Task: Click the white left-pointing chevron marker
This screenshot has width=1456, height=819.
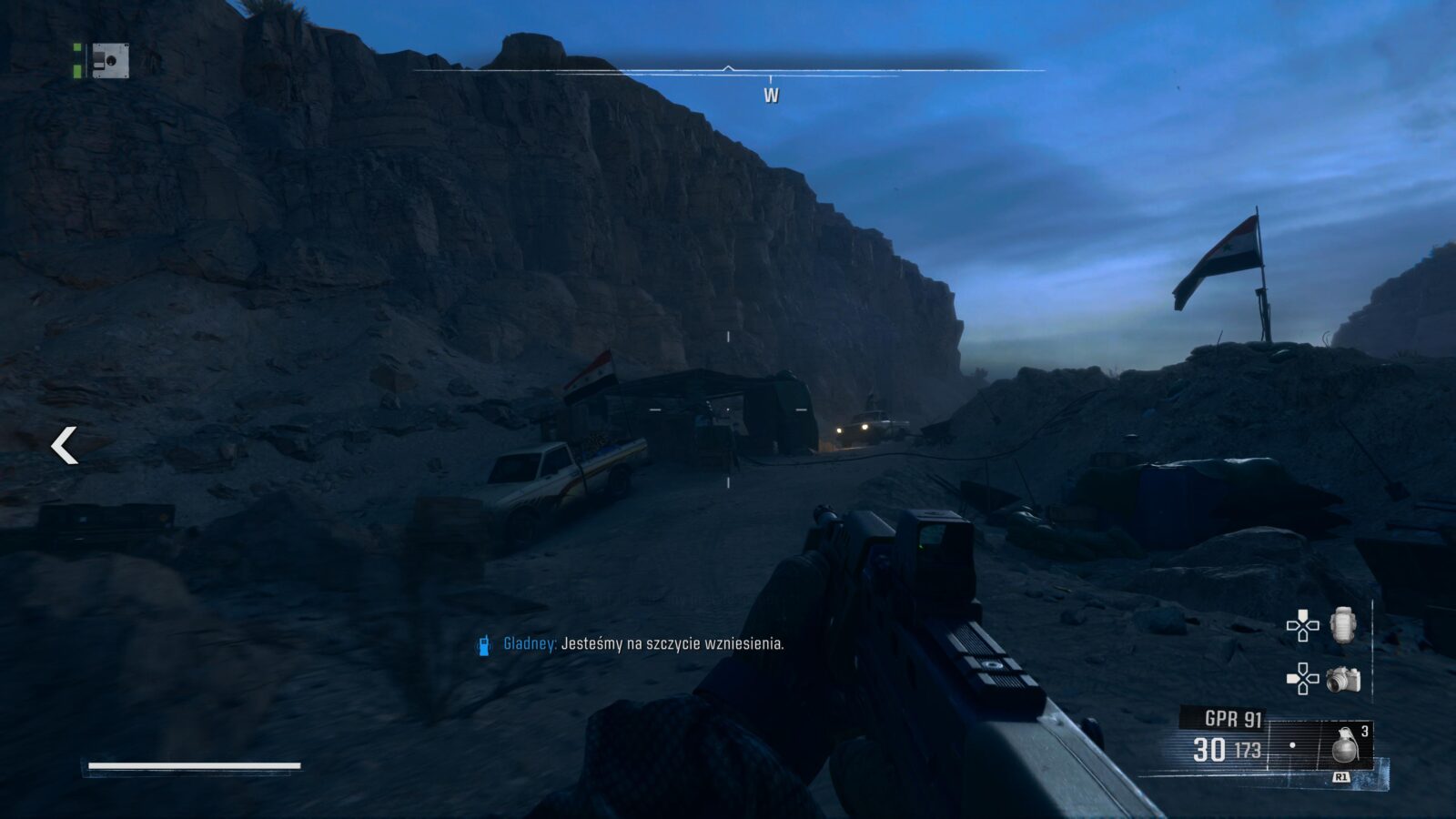Action: [64, 445]
